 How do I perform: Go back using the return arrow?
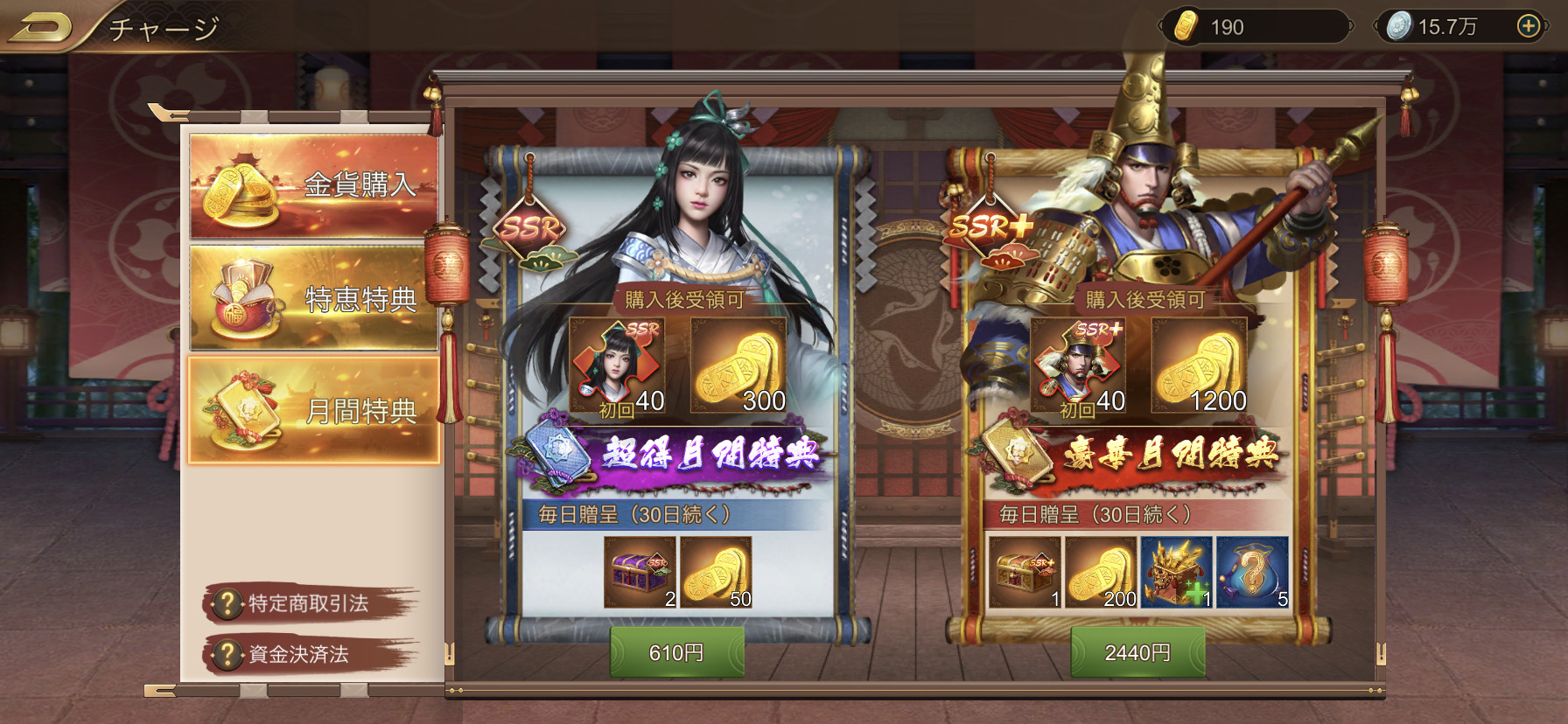click(39, 28)
